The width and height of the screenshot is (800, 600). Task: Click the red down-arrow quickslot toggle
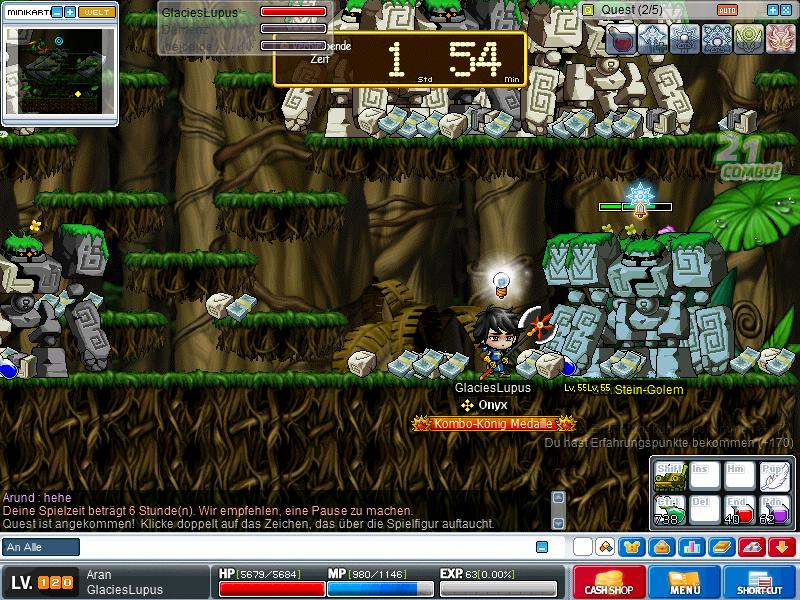(782, 547)
